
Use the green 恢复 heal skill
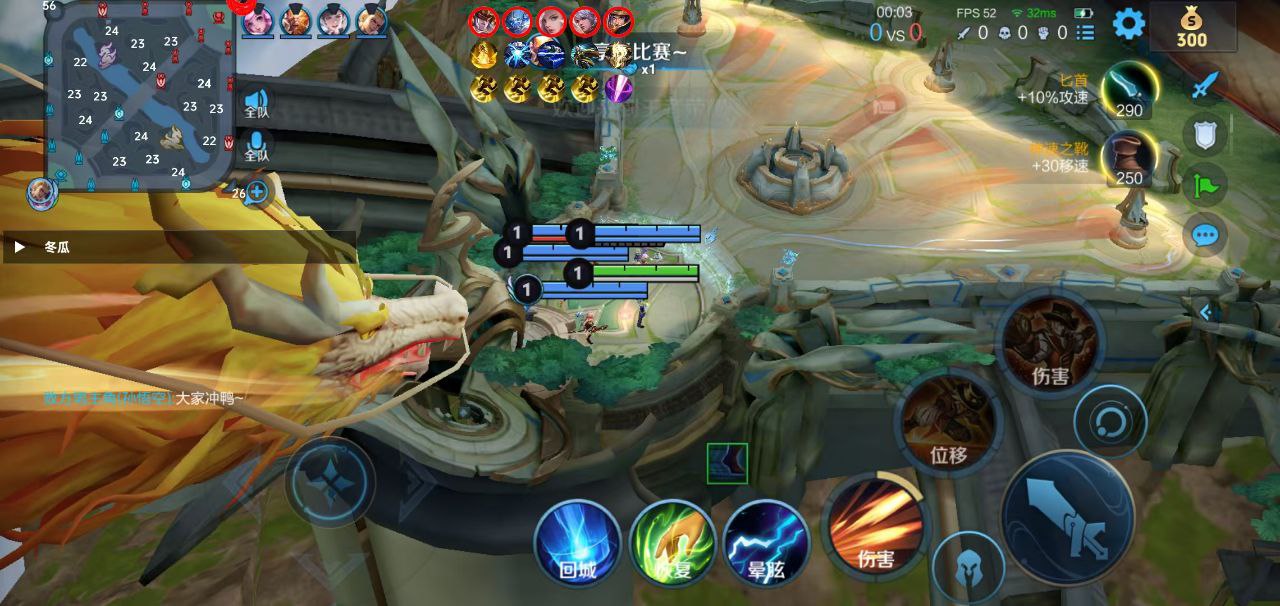[672, 543]
